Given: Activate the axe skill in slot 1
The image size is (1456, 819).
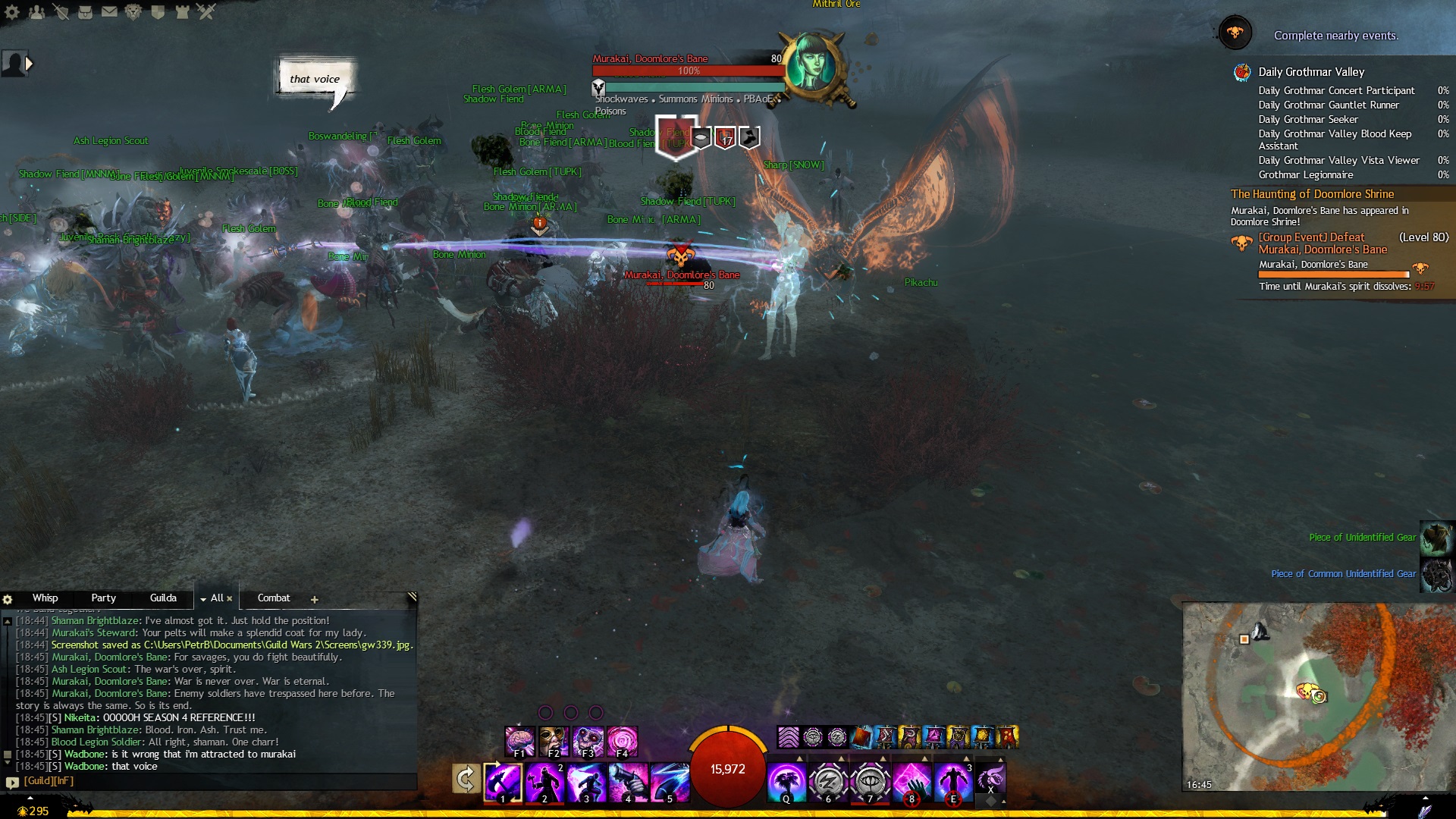Looking at the screenshot, I should [503, 782].
